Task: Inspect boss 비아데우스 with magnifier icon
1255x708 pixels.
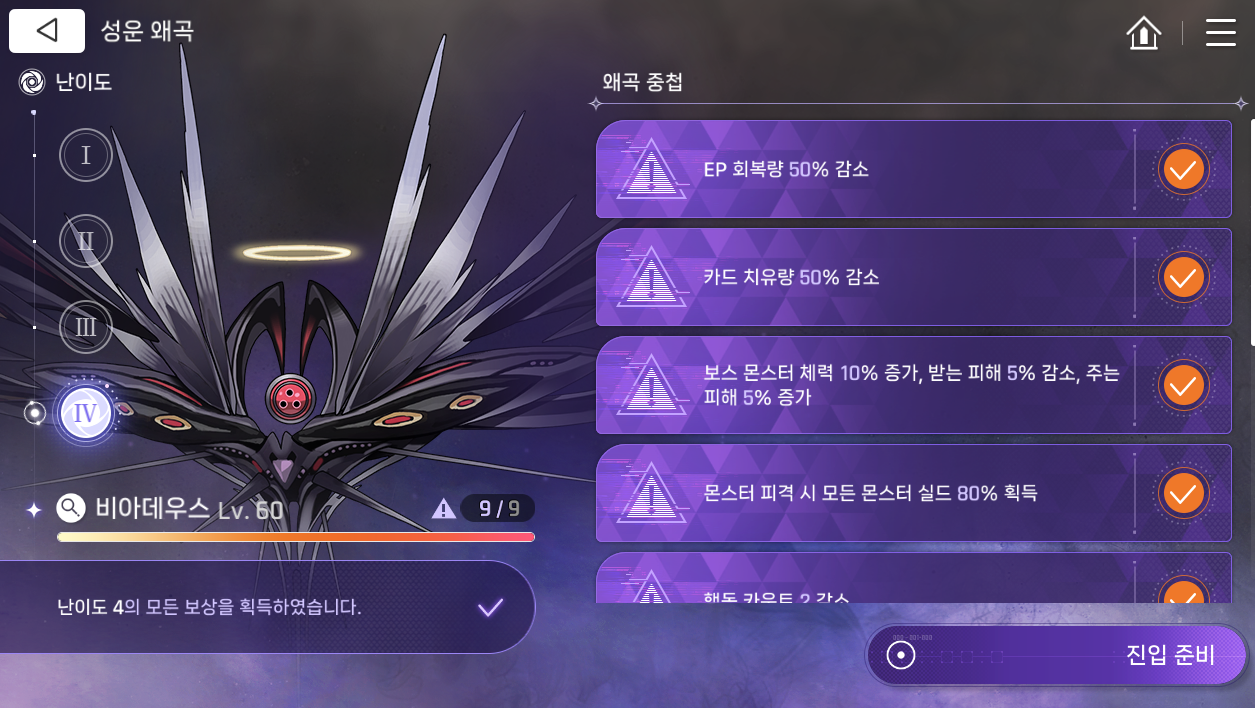Action: 71,509
